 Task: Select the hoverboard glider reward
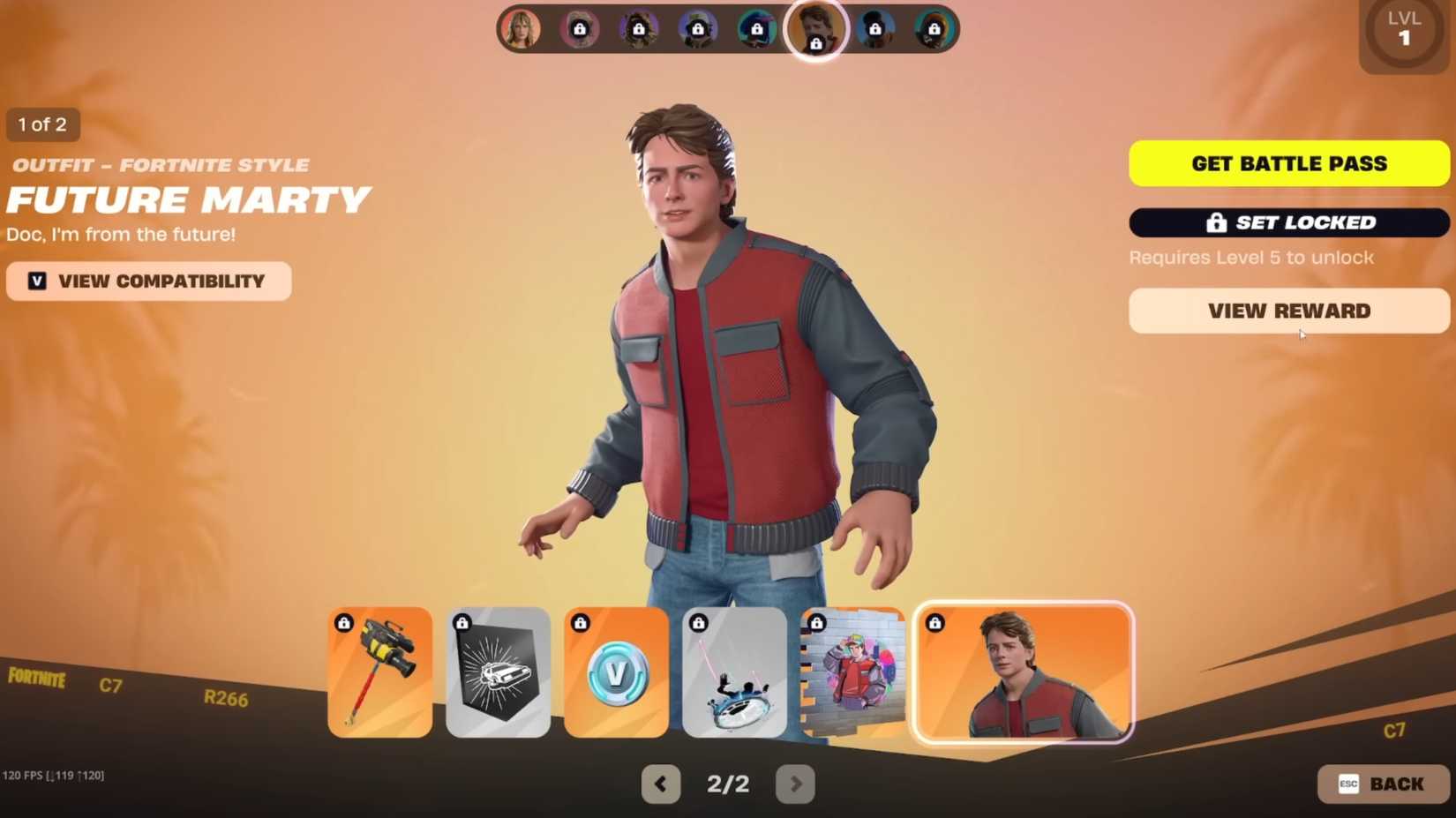pos(733,672)
